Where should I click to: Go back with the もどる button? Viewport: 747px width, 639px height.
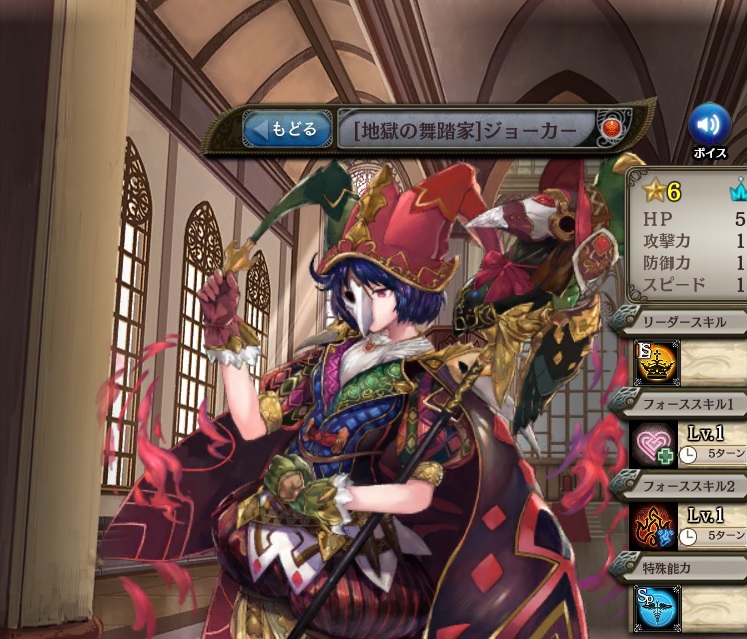287,129
